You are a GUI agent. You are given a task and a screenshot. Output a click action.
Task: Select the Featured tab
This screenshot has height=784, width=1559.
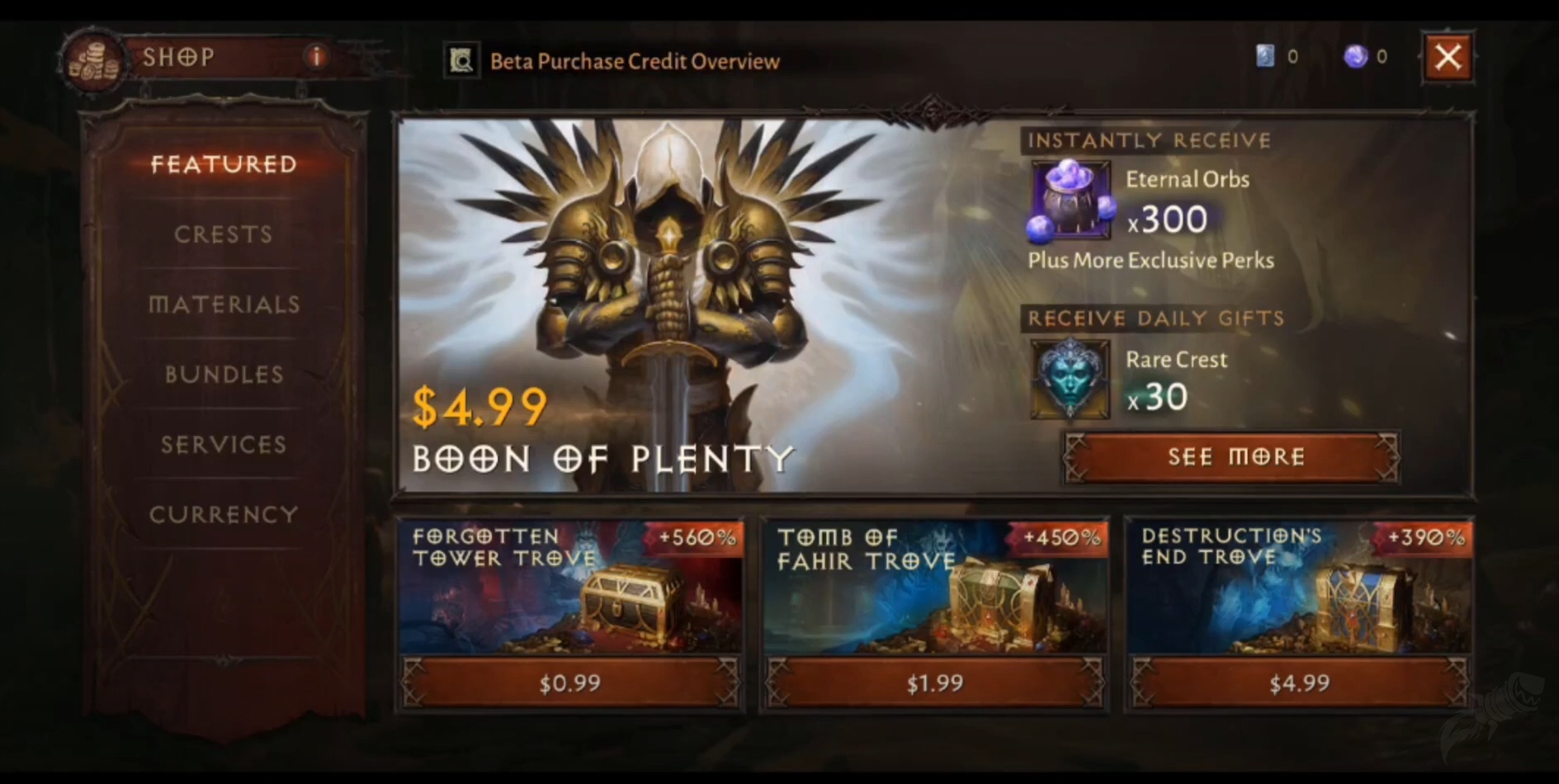click(x=225, y=164)
